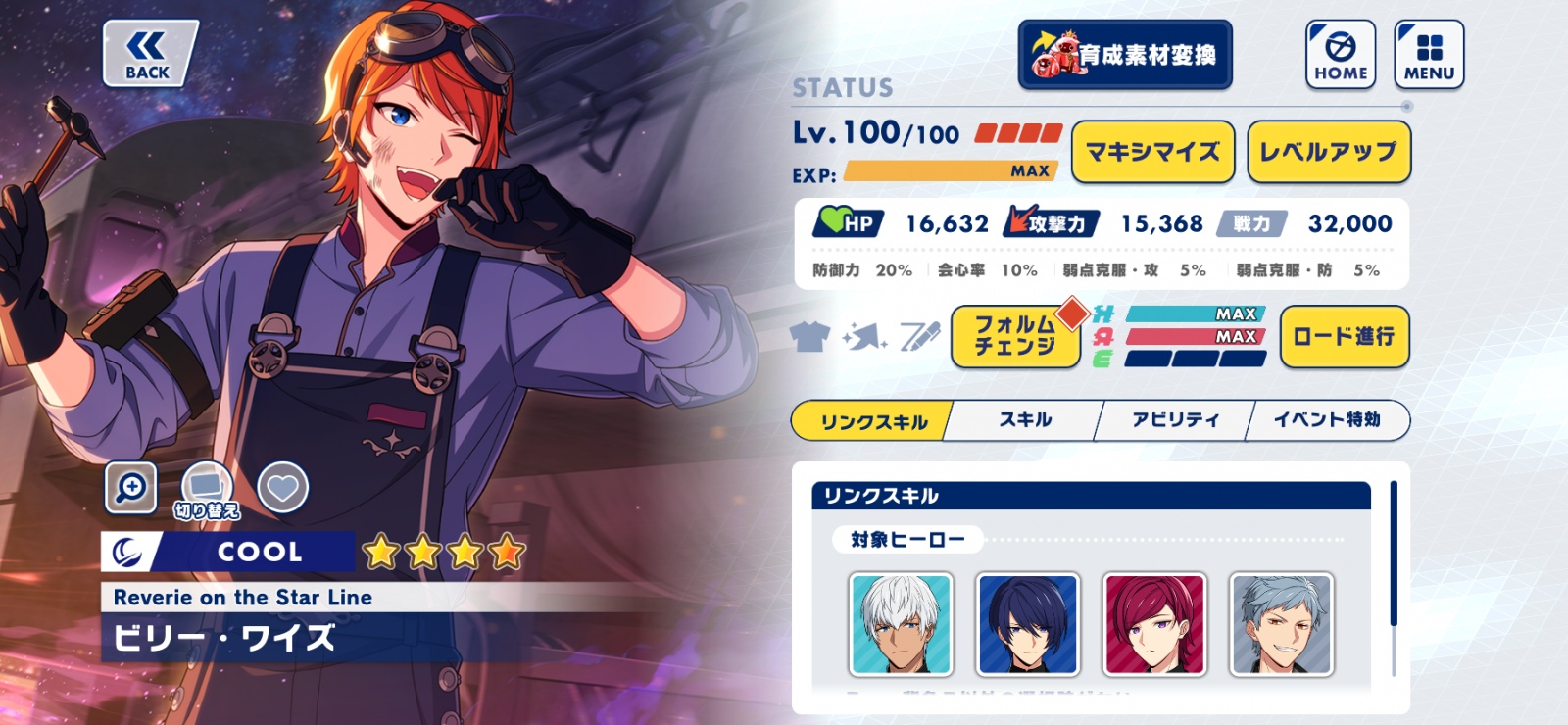The image size is (1568, 725).
Task: Pick the magenta-haired hero portrait
Action: click(1154, 625)
